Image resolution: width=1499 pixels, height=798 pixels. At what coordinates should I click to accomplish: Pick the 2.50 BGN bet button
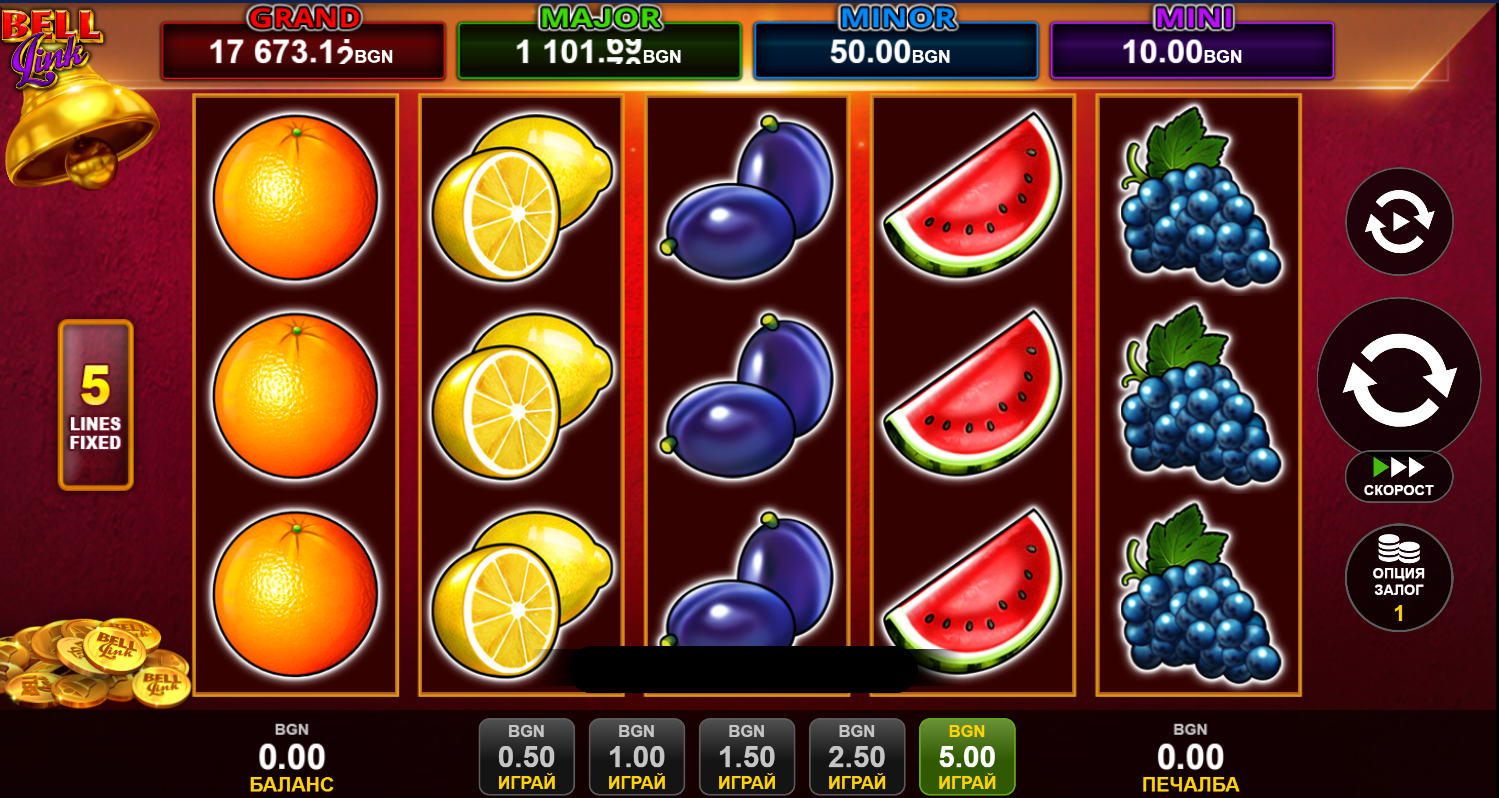pos(857,758)
